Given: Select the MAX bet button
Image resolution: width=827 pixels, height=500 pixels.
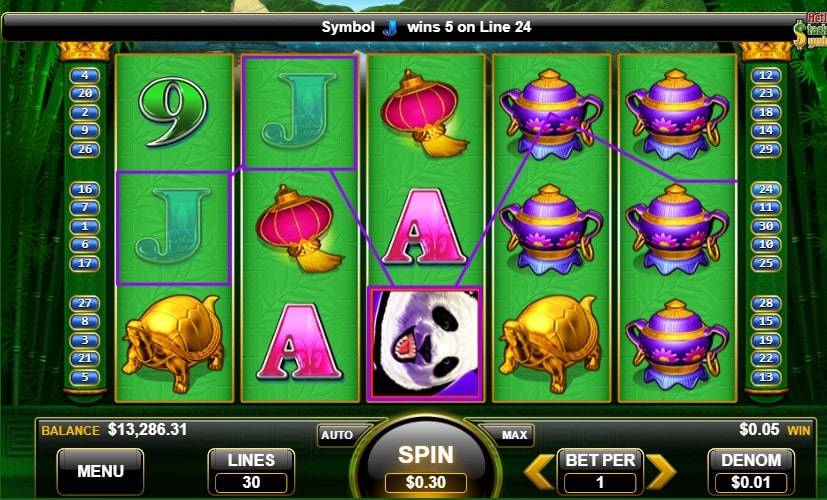Looking at the screenshot, I should [x=514, y=435].
